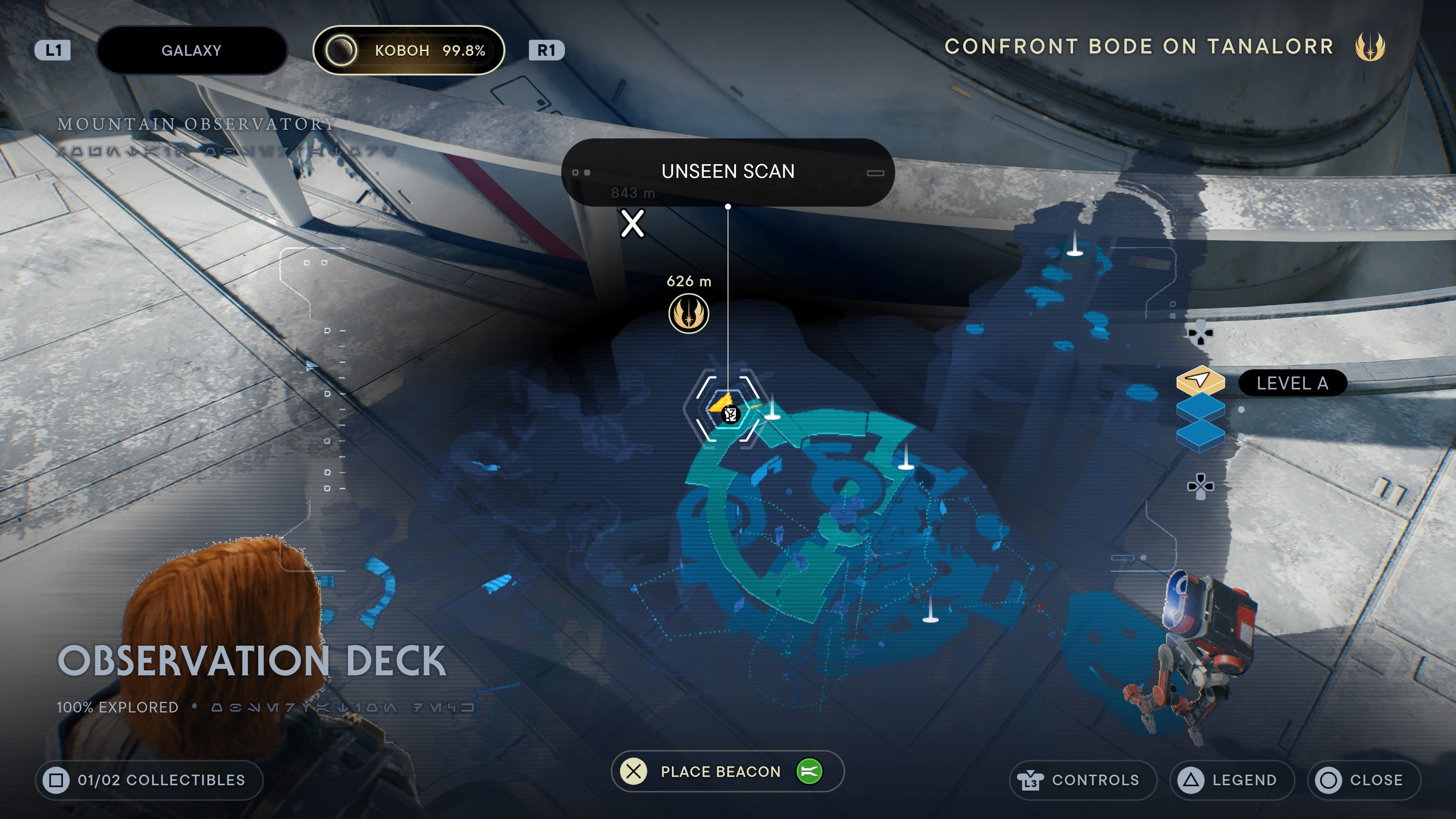
Task: Select the Koboh 99.8% planet tab
Action: coord(408,50)
